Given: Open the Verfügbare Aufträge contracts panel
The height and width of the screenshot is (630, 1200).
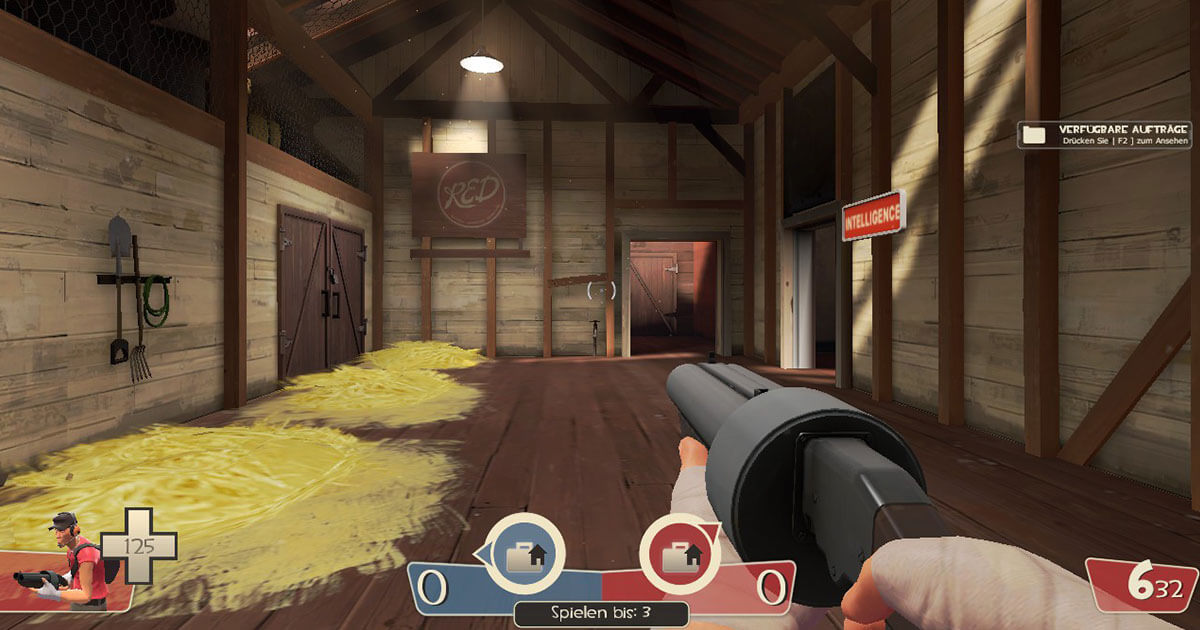Looking at the screenshot, I should (1104, 135).
